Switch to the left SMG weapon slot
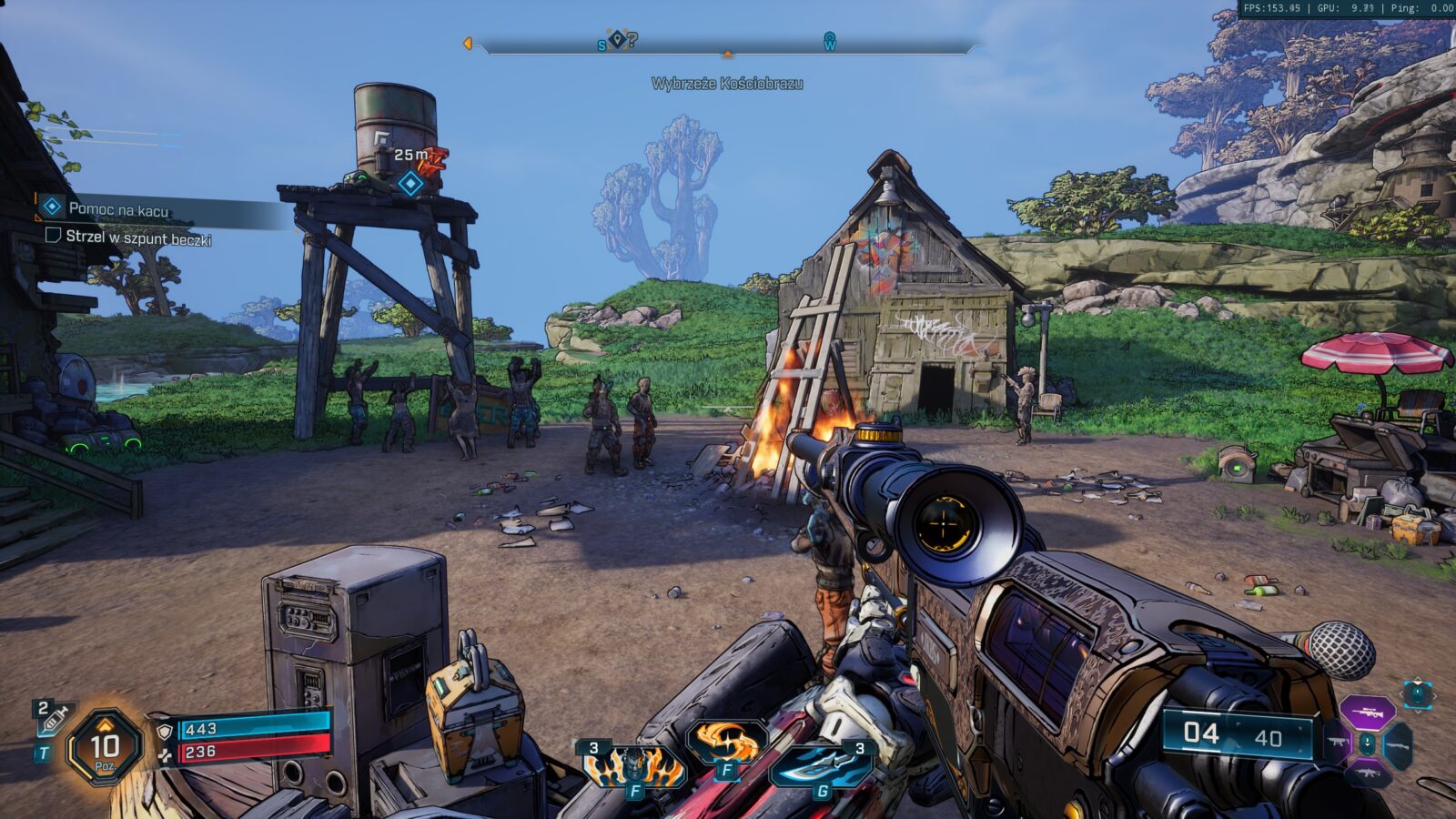1456x819 pixels. click(x=1337, y=743)
